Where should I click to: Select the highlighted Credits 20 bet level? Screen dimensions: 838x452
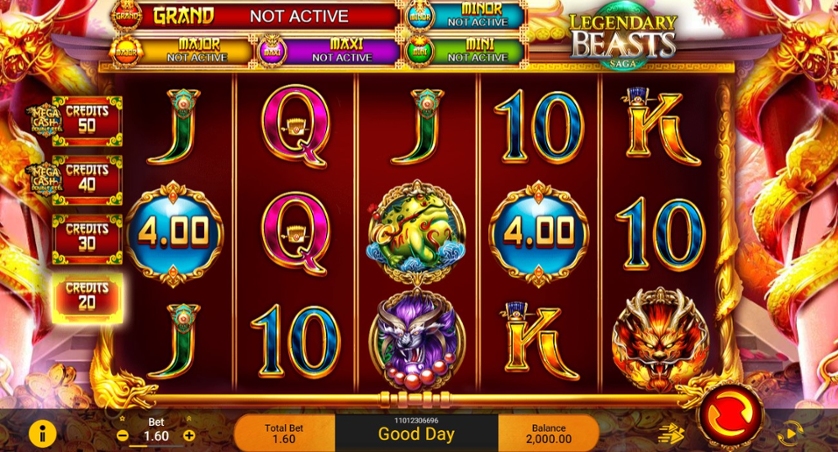tap(87, 296)
